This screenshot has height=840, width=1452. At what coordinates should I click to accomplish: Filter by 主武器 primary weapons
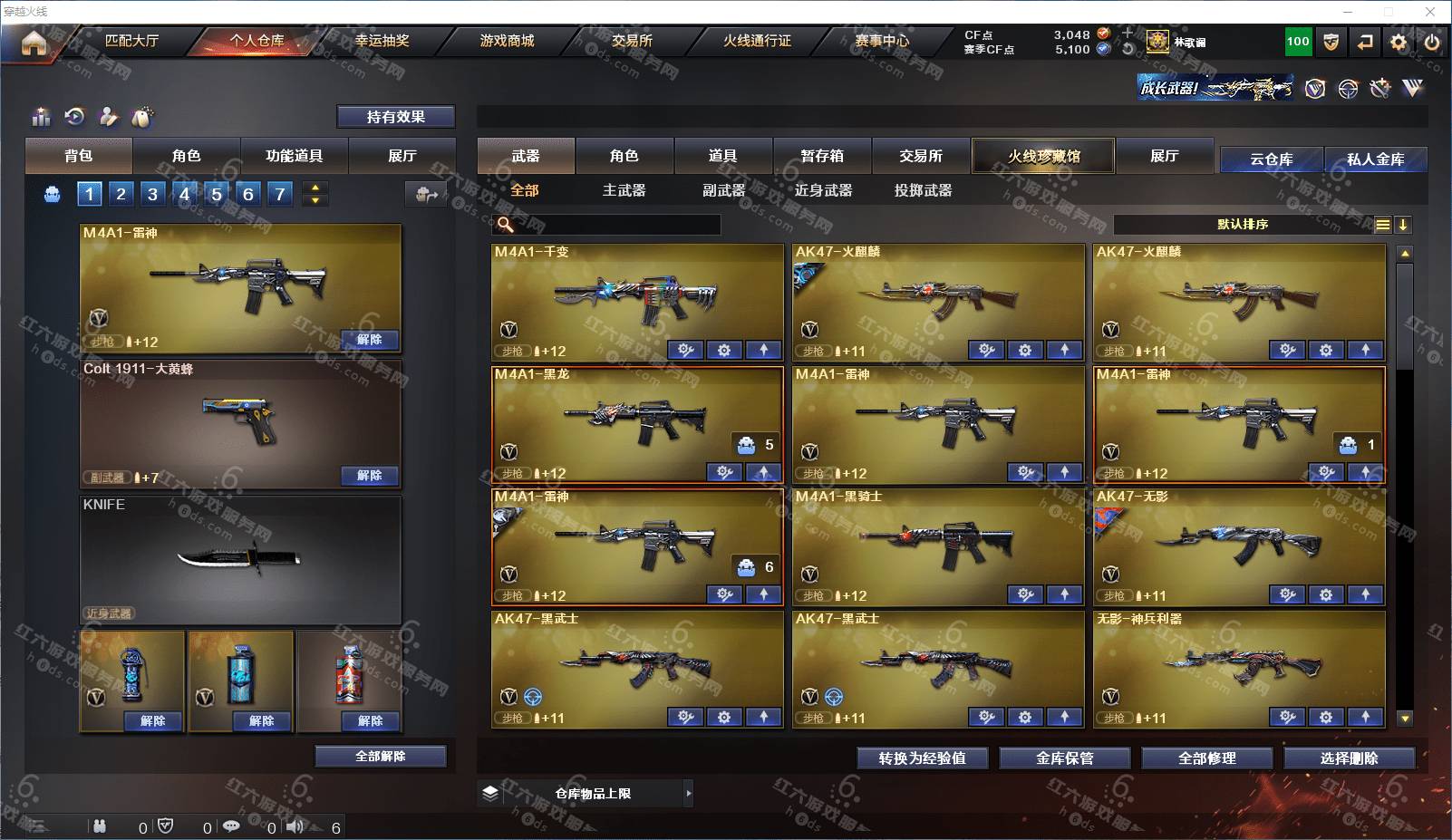coord(624,190)
